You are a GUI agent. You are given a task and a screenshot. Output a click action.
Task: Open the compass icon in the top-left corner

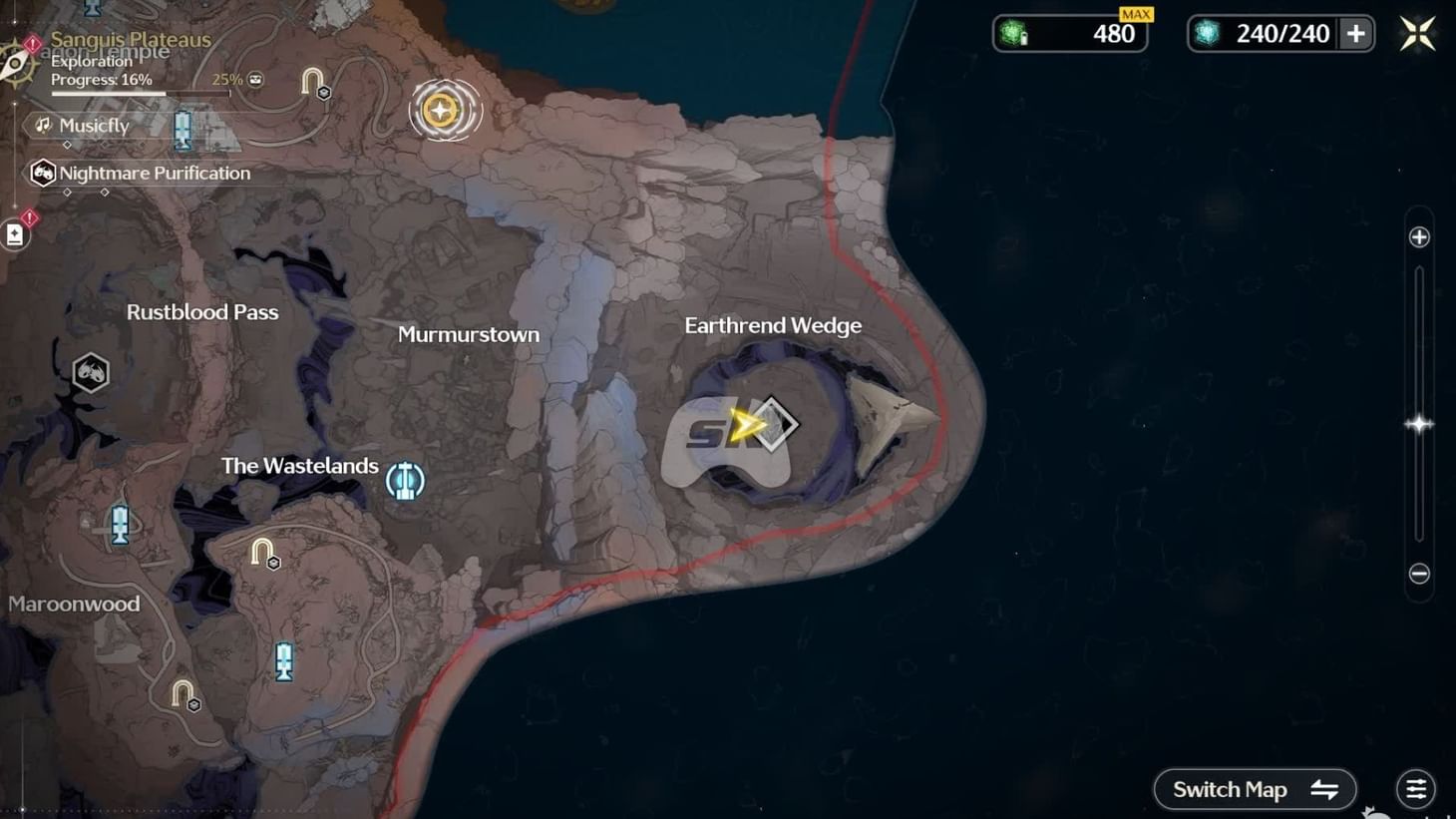point(15,62)
